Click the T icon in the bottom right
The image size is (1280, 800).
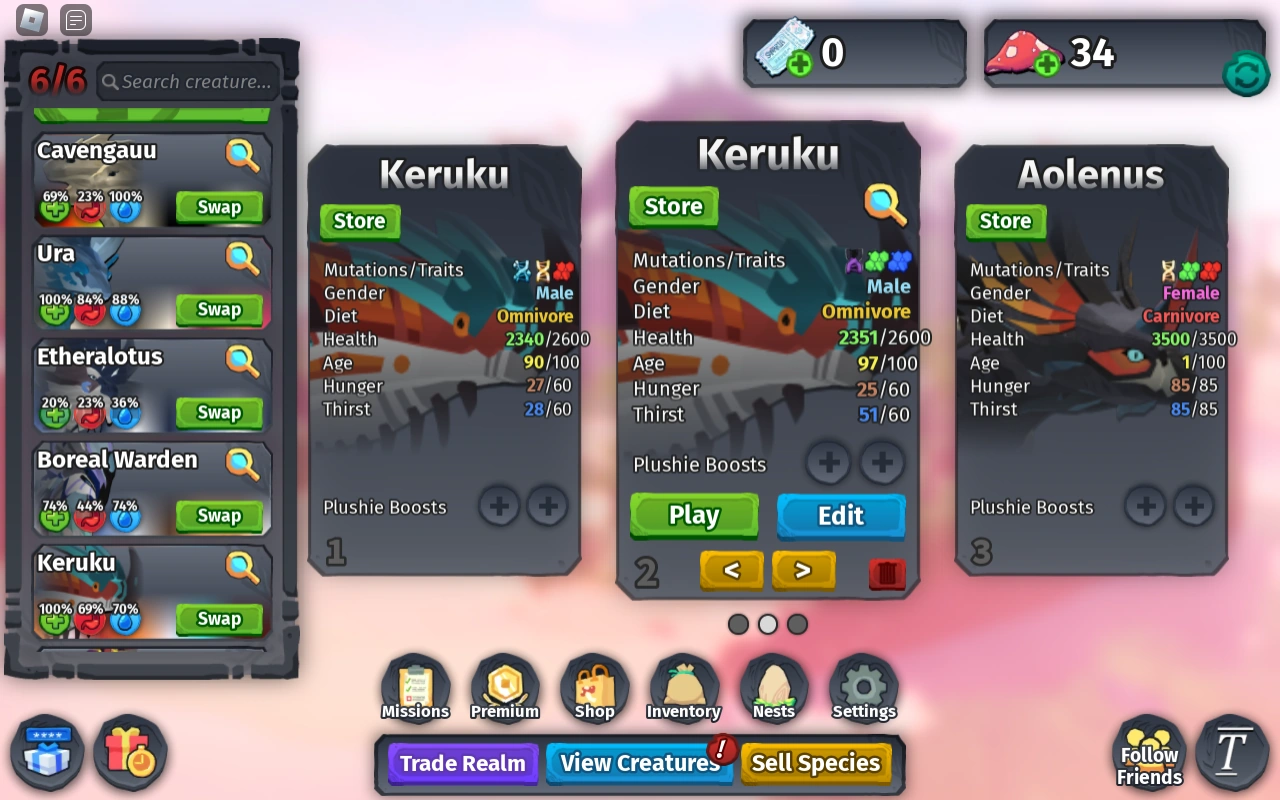point(1231,753)
